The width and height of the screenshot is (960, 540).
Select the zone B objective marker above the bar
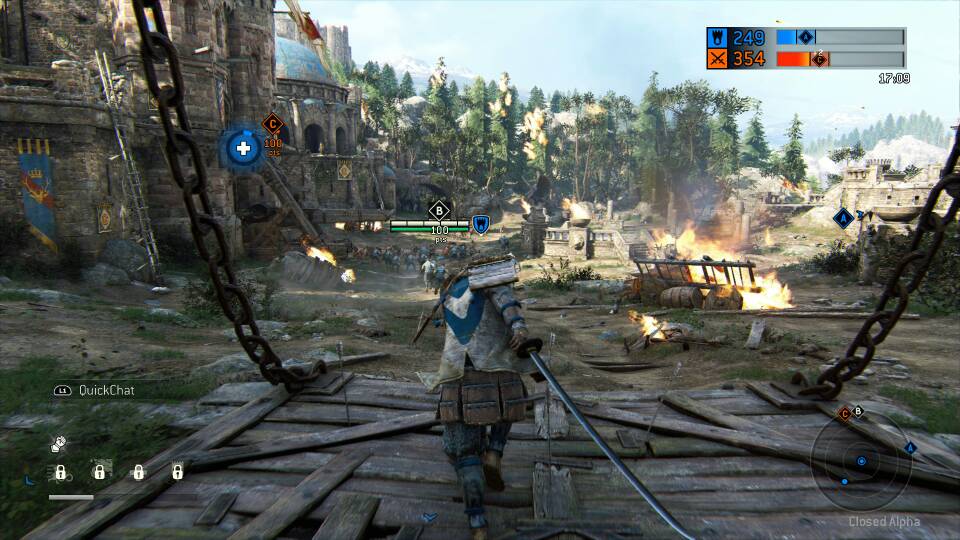click(438, 210)
